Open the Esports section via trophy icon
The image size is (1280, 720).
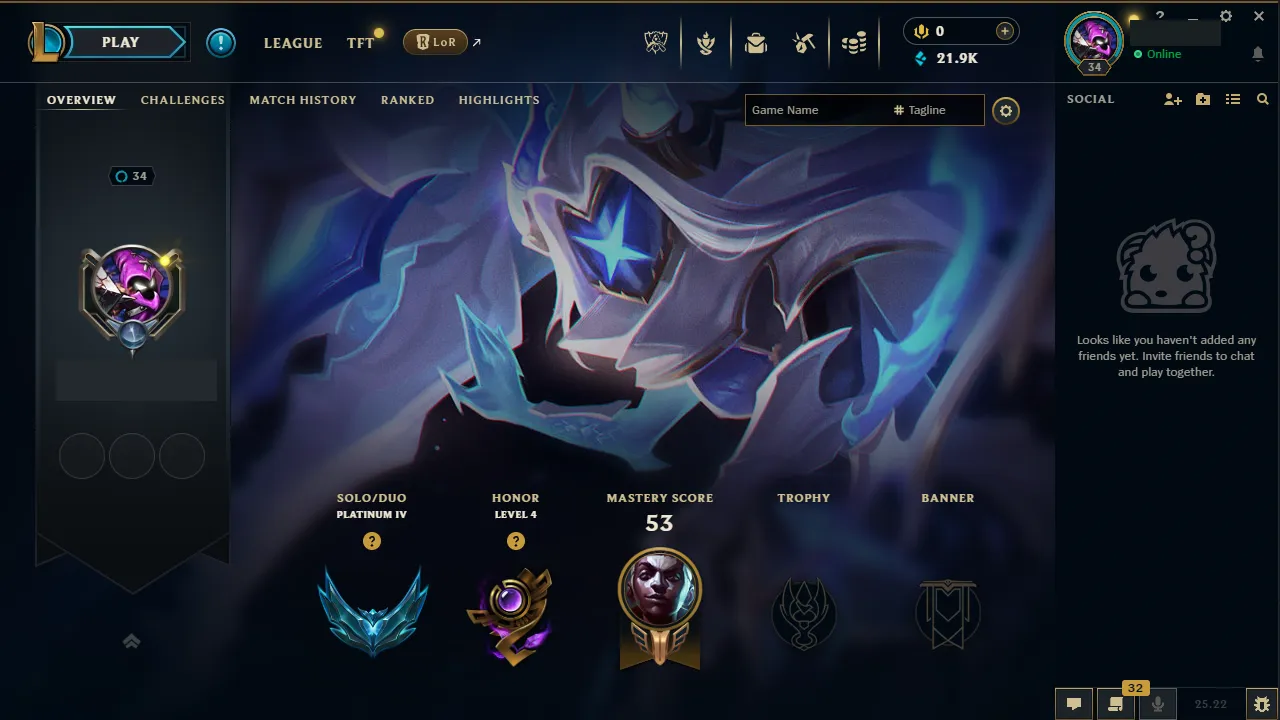point(656,42)
